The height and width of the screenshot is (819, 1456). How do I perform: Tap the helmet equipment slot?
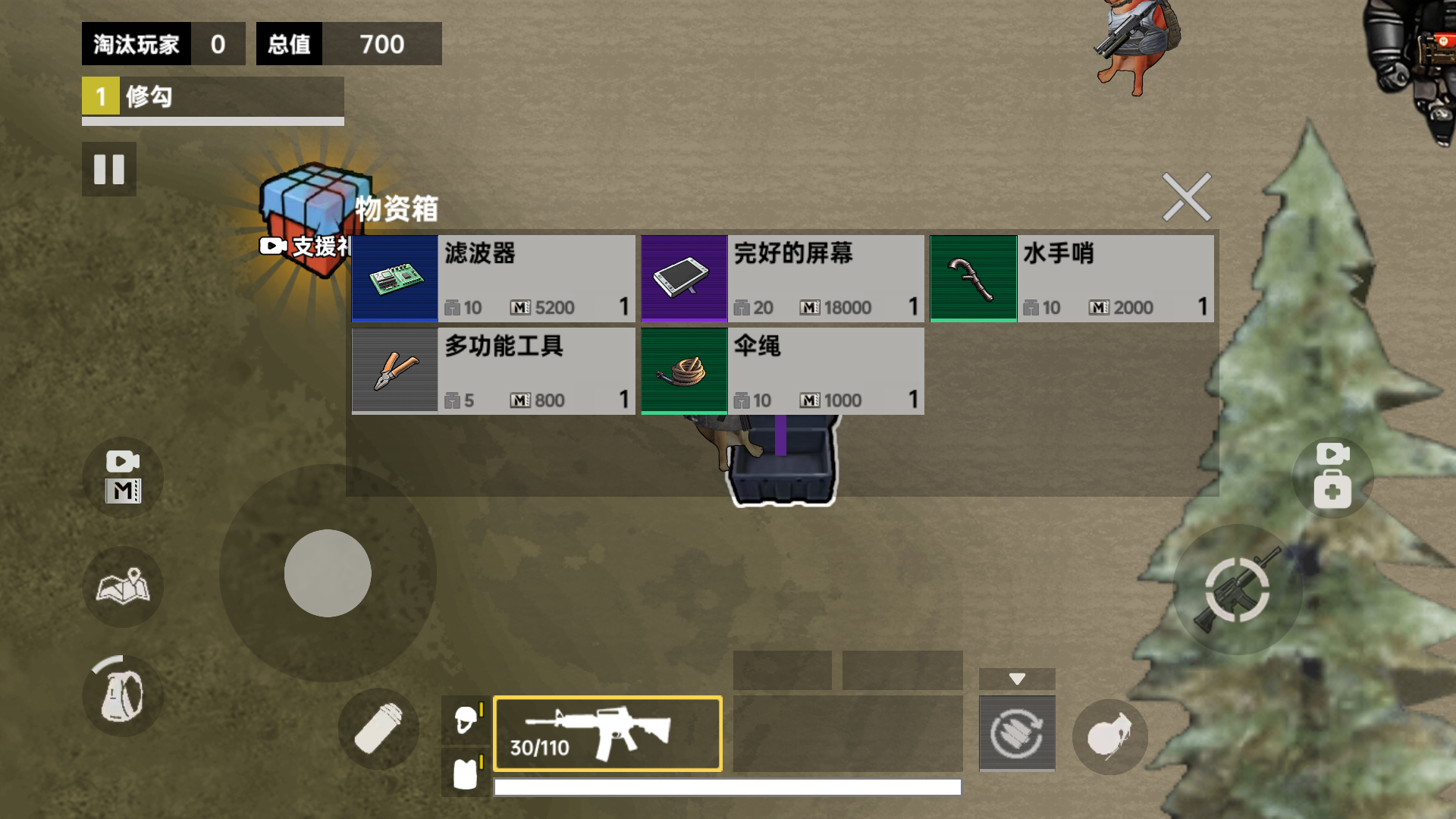(466, 719)
